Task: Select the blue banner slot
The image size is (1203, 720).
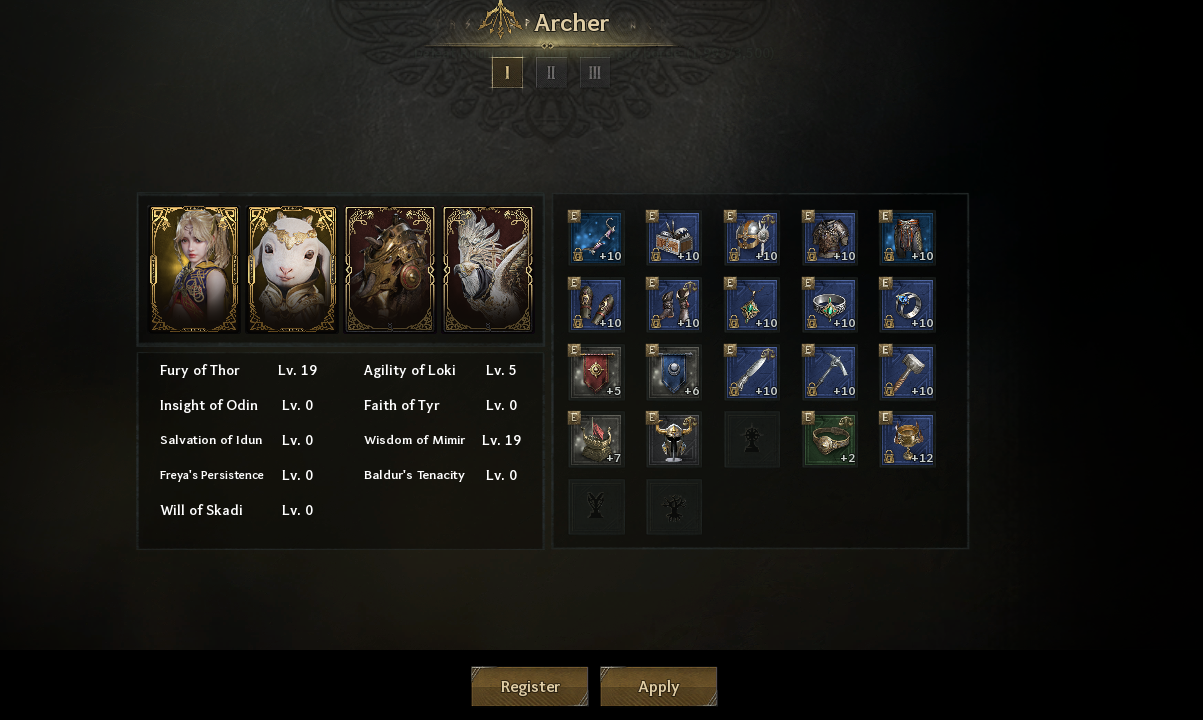Action: (x=674, y=372)
